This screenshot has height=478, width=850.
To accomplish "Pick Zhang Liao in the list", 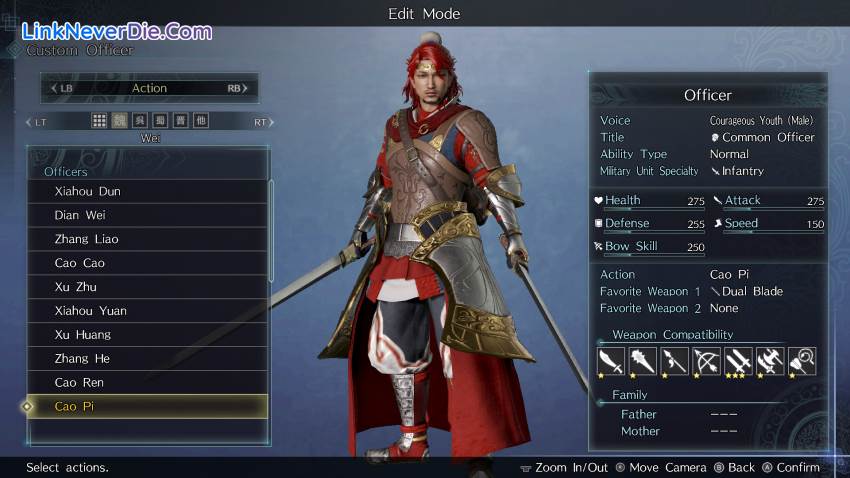I will (x=147, y=239).
